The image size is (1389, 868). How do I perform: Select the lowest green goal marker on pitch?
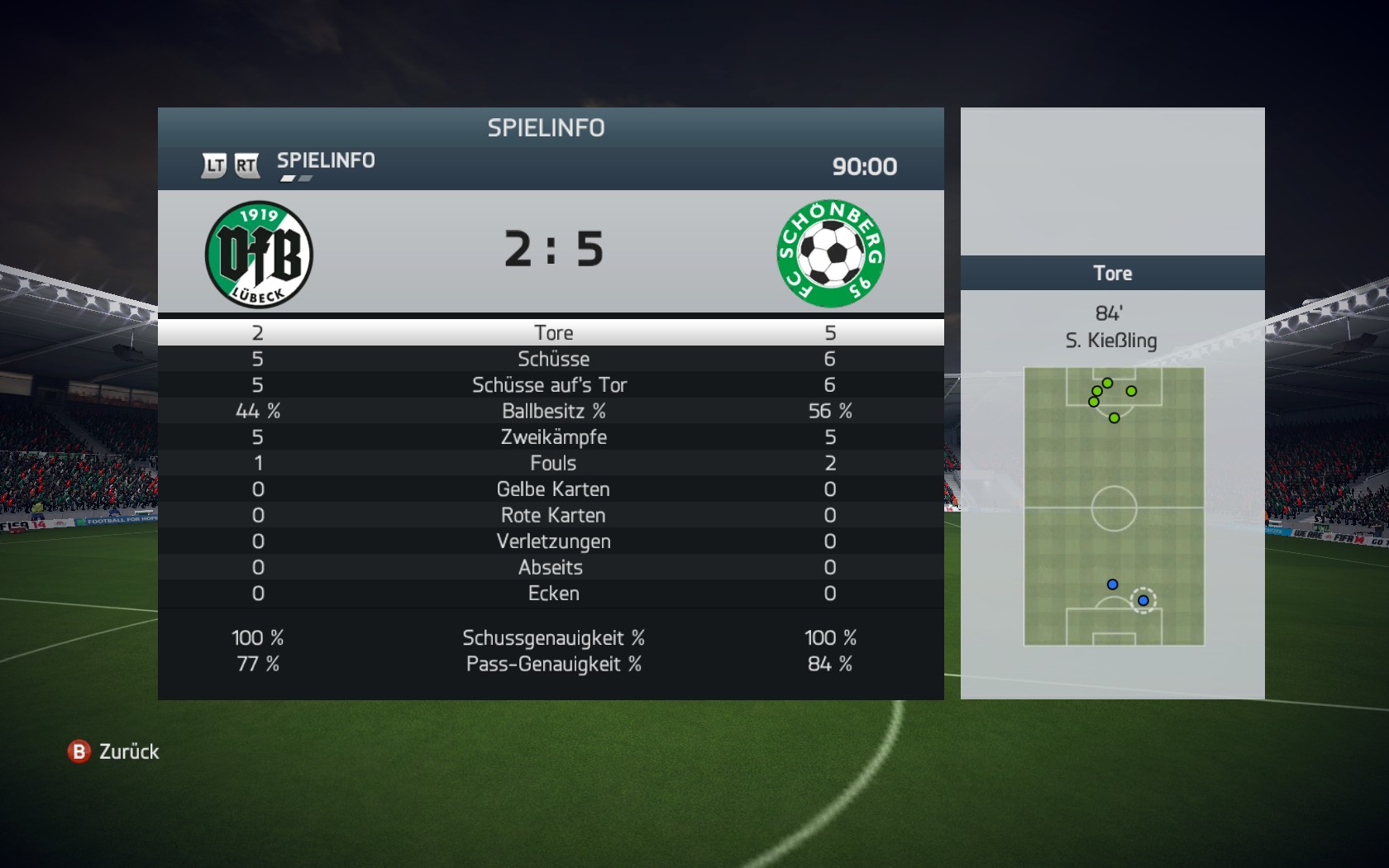pos(1115,418)
